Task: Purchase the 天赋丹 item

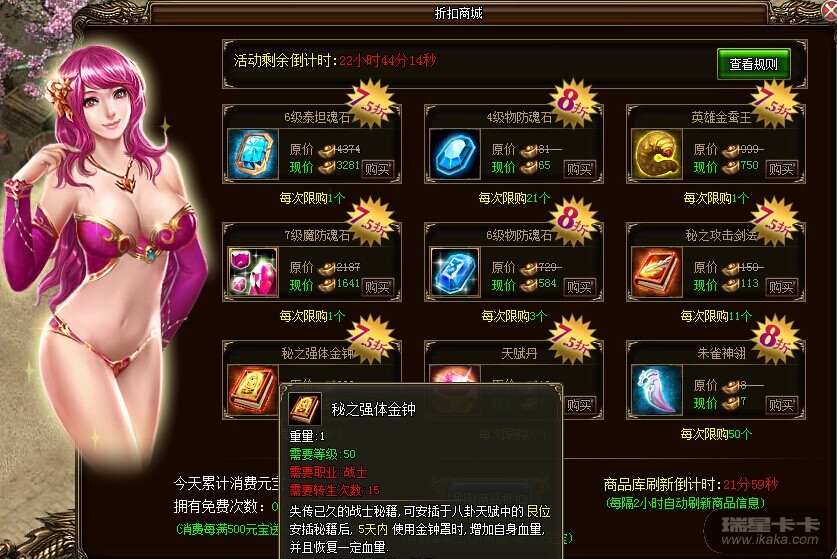Action: click(x=579, y=404)
